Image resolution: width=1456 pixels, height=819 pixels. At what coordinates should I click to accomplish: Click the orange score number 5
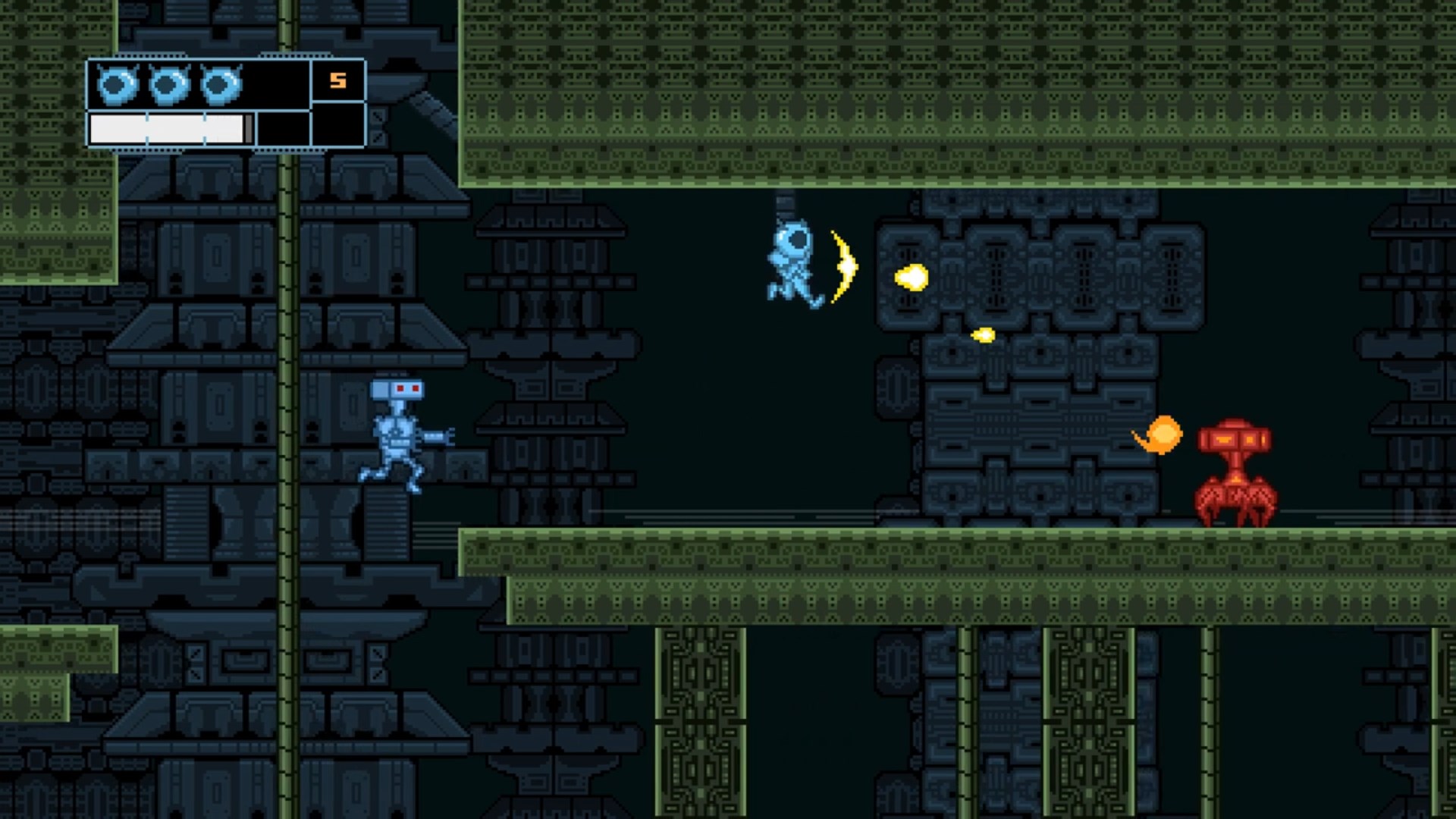tap(336, 80)
